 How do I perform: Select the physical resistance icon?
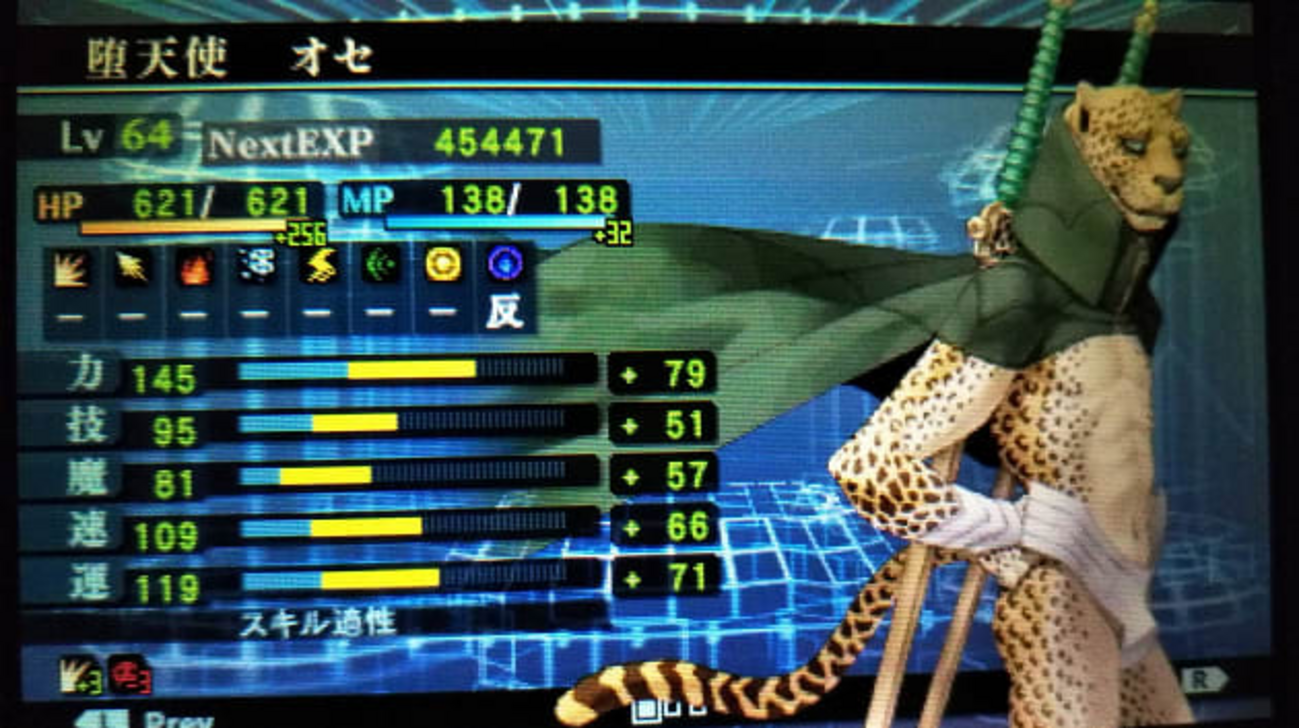[x=70, y=268]
